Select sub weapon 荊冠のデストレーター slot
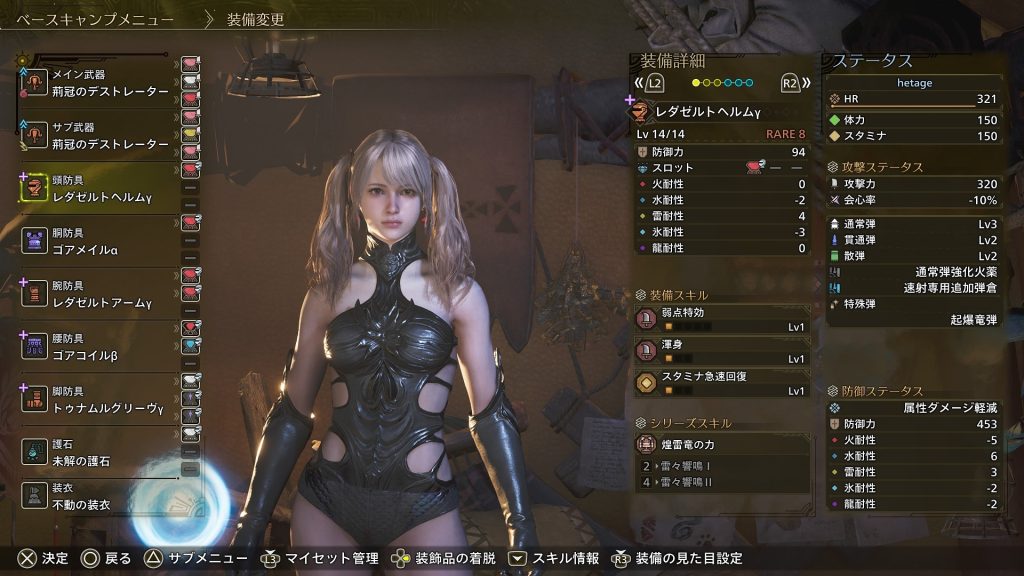Image resolution: width=1024 pixels, height=576 pixels. point(100,137)
